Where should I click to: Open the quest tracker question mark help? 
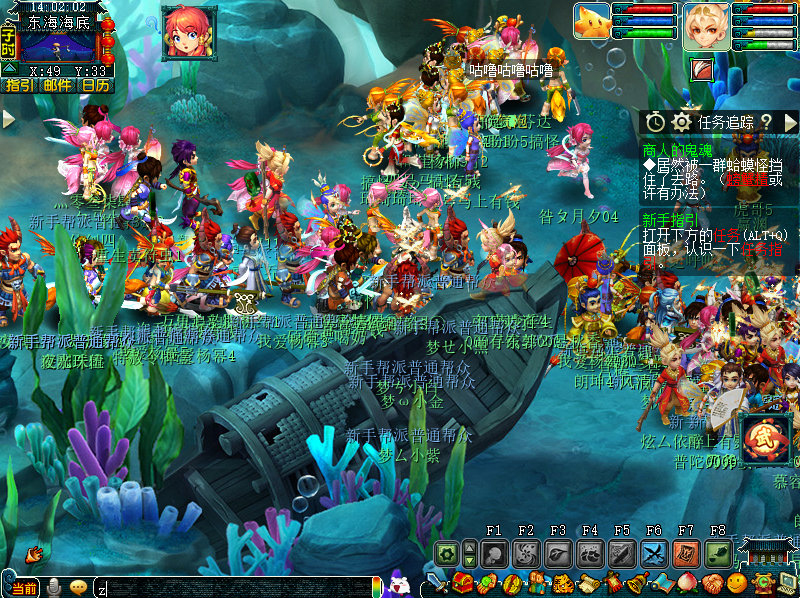click(765, 121)
